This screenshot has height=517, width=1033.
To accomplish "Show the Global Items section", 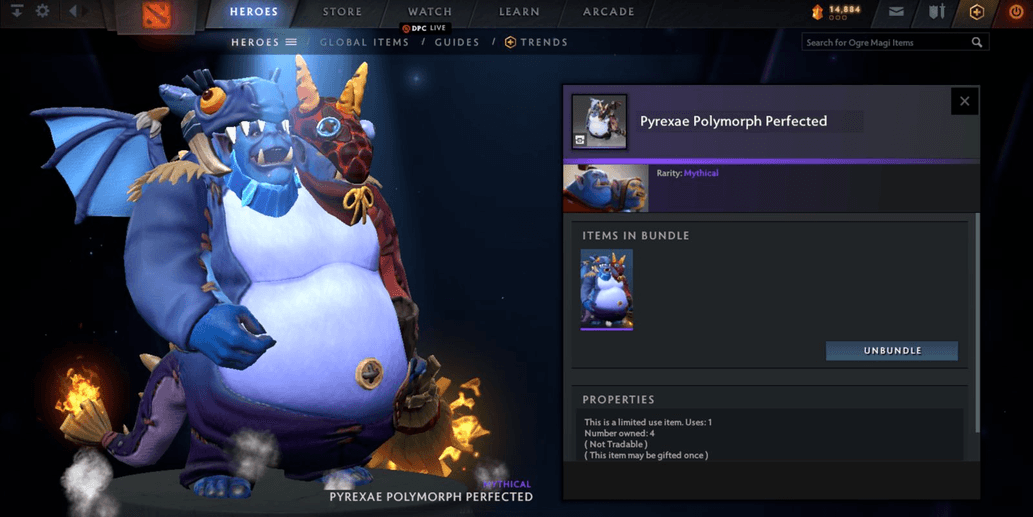I will (x=364, y=42).
